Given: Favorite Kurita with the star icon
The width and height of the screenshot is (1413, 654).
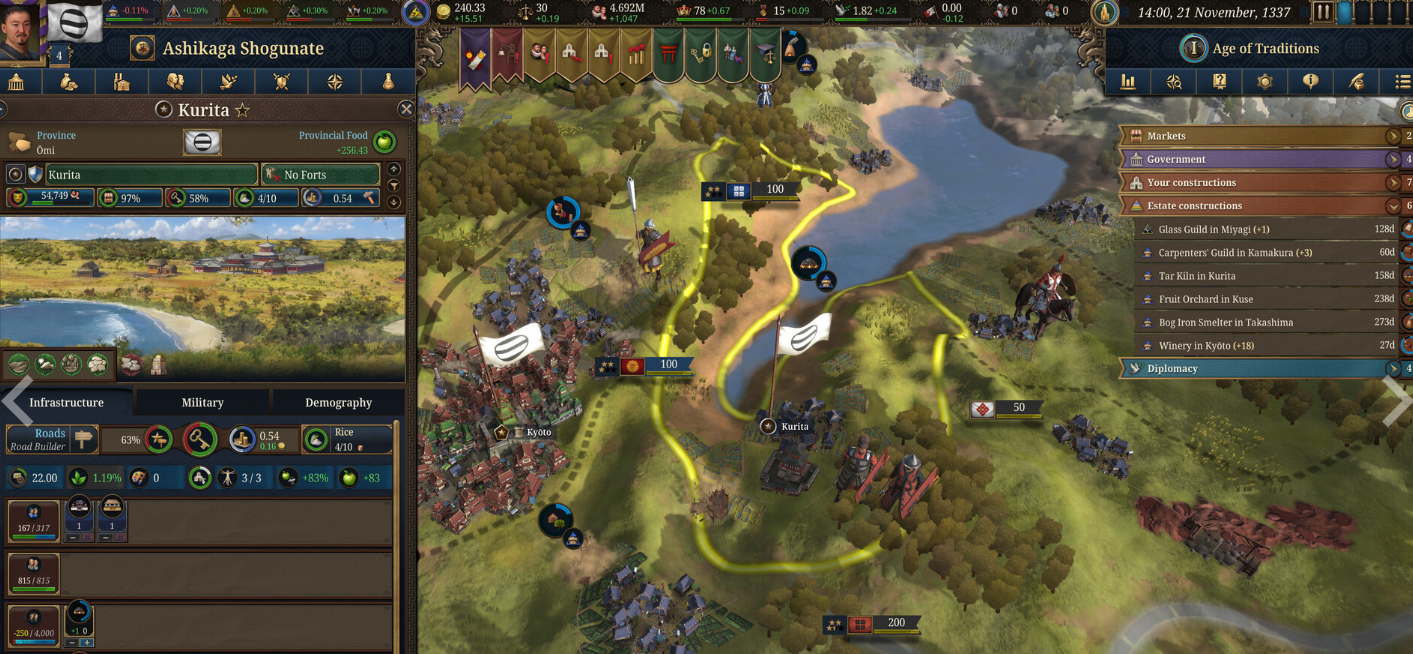Looking at the screenshot, I should (243, 110).
